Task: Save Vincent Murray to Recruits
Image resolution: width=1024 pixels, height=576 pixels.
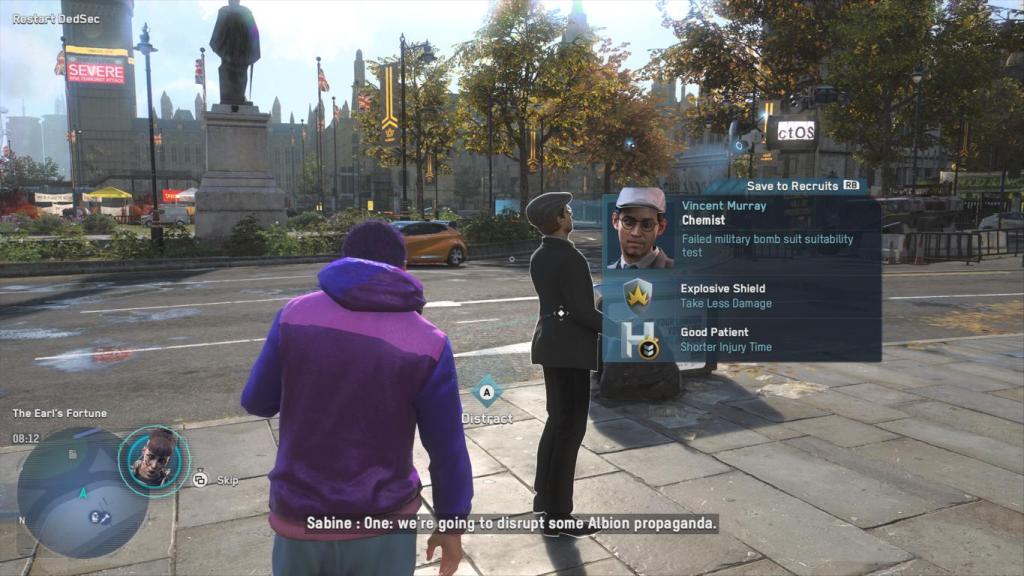Action: tap(802, 185)
